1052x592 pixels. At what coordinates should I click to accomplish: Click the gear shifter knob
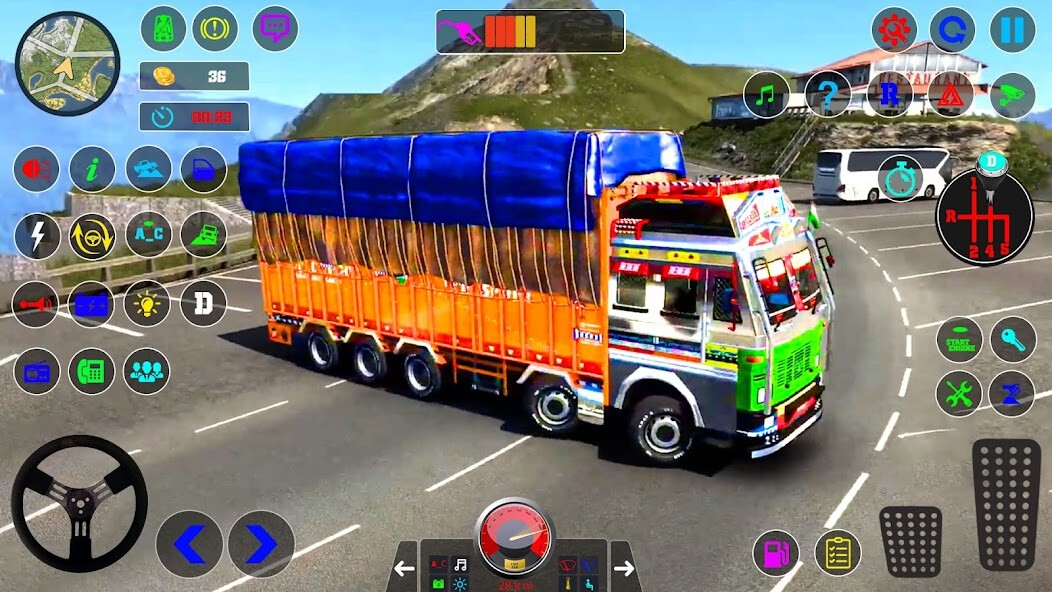click(x=991, y=162)
